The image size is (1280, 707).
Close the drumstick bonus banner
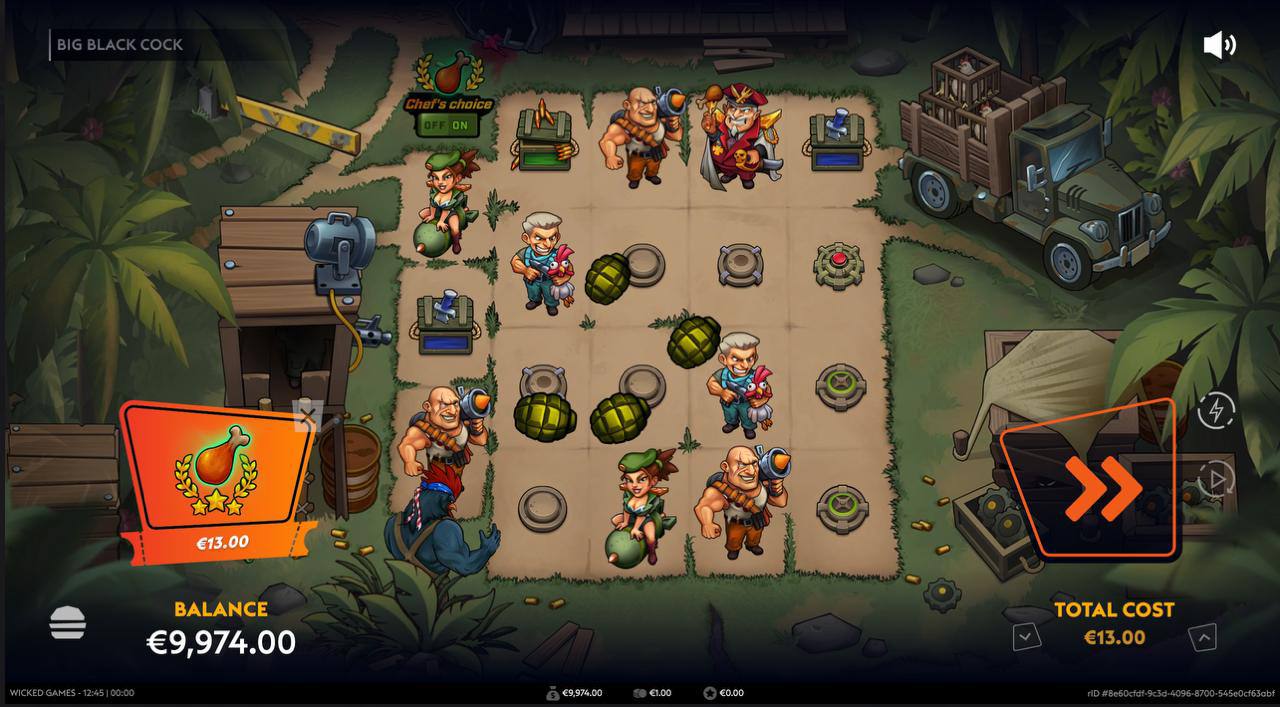click(x=307, y=416)
